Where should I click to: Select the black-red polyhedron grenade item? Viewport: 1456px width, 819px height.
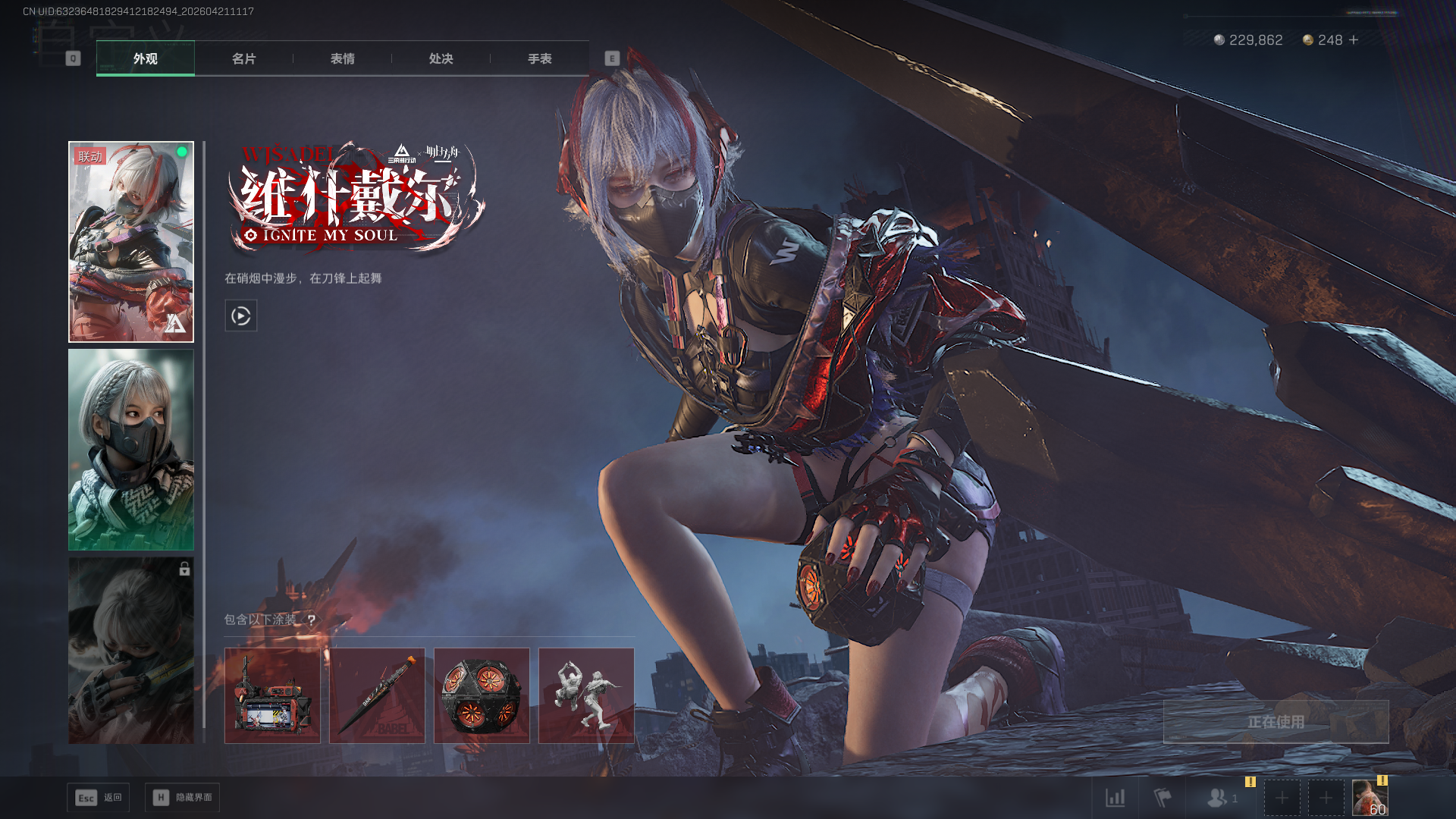tap(482, 695)
